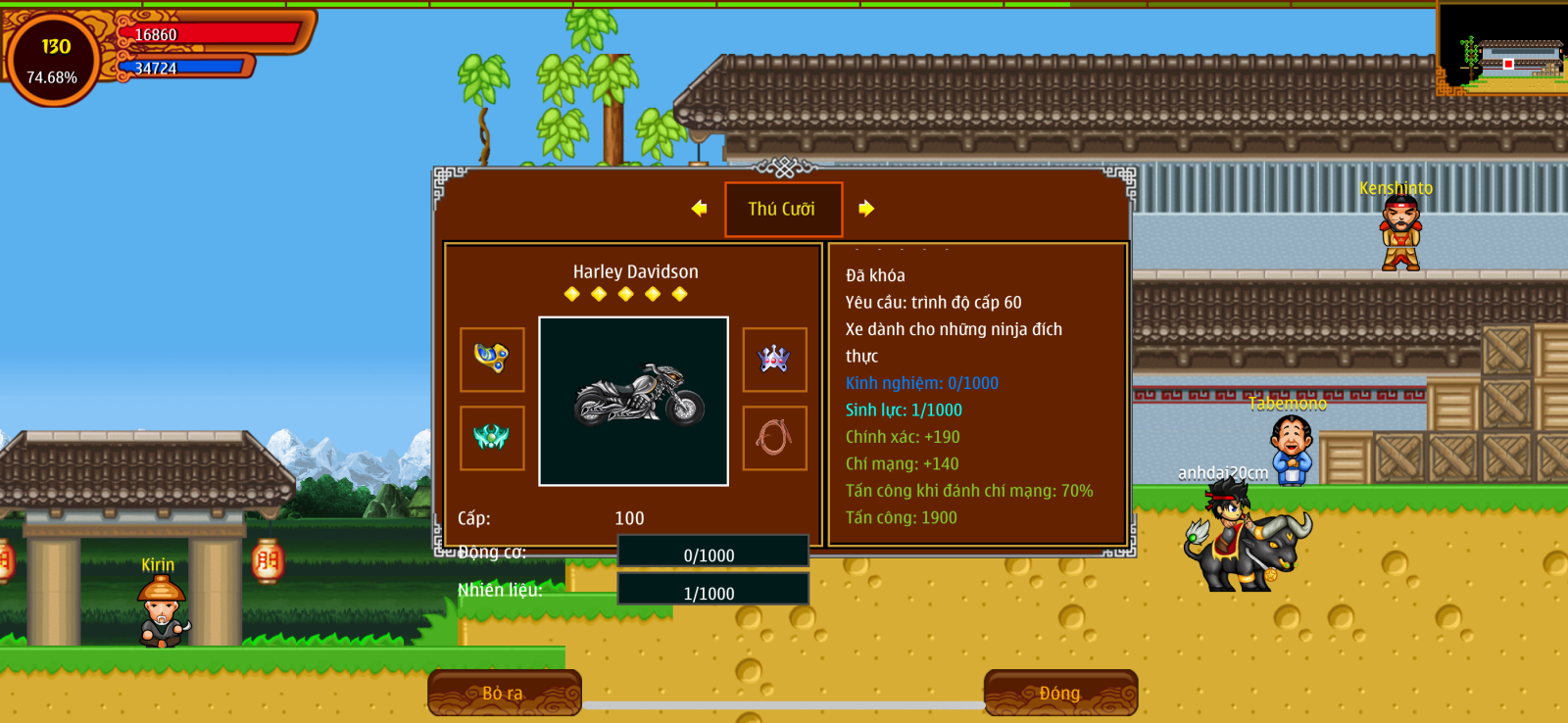This screenshot has height=723, width=1568.
Task: Select the purple horned armor slot
Action: pyautogui.click(x=774, y=360)
